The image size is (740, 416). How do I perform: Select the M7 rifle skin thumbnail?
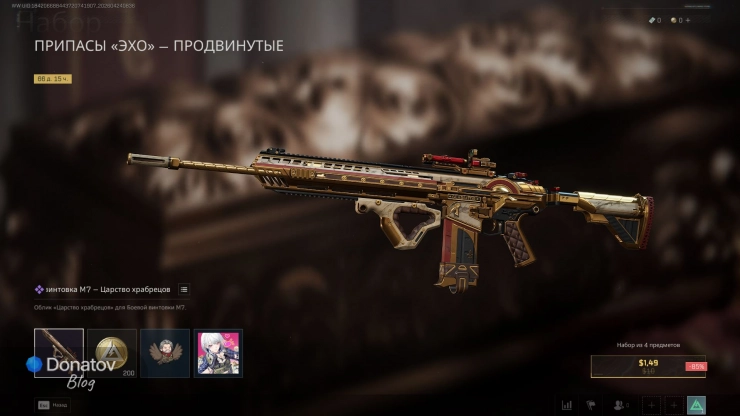pyautogui.click(x=59, y=353)
